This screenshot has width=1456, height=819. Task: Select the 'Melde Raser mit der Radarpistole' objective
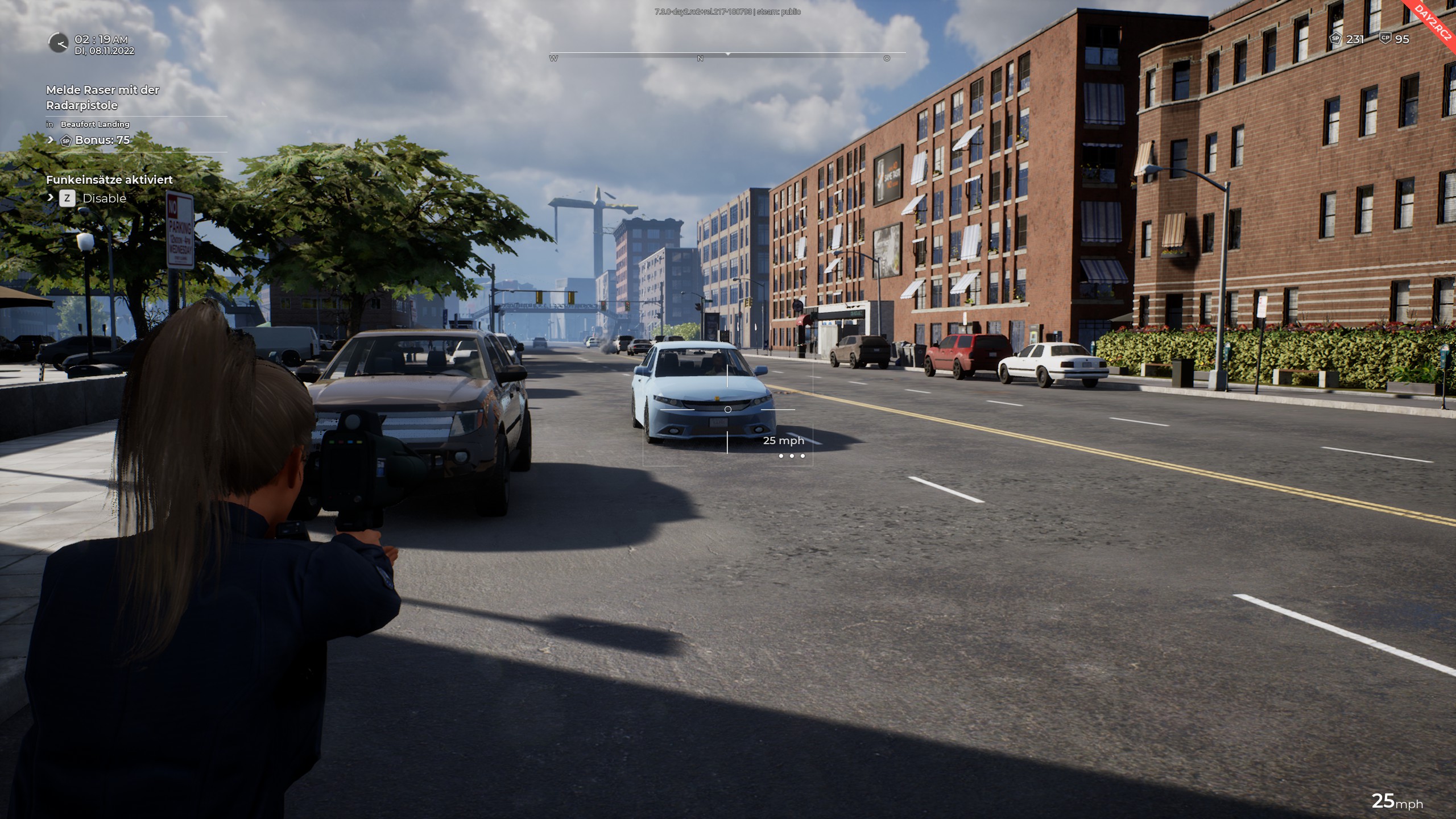(102, 97)
